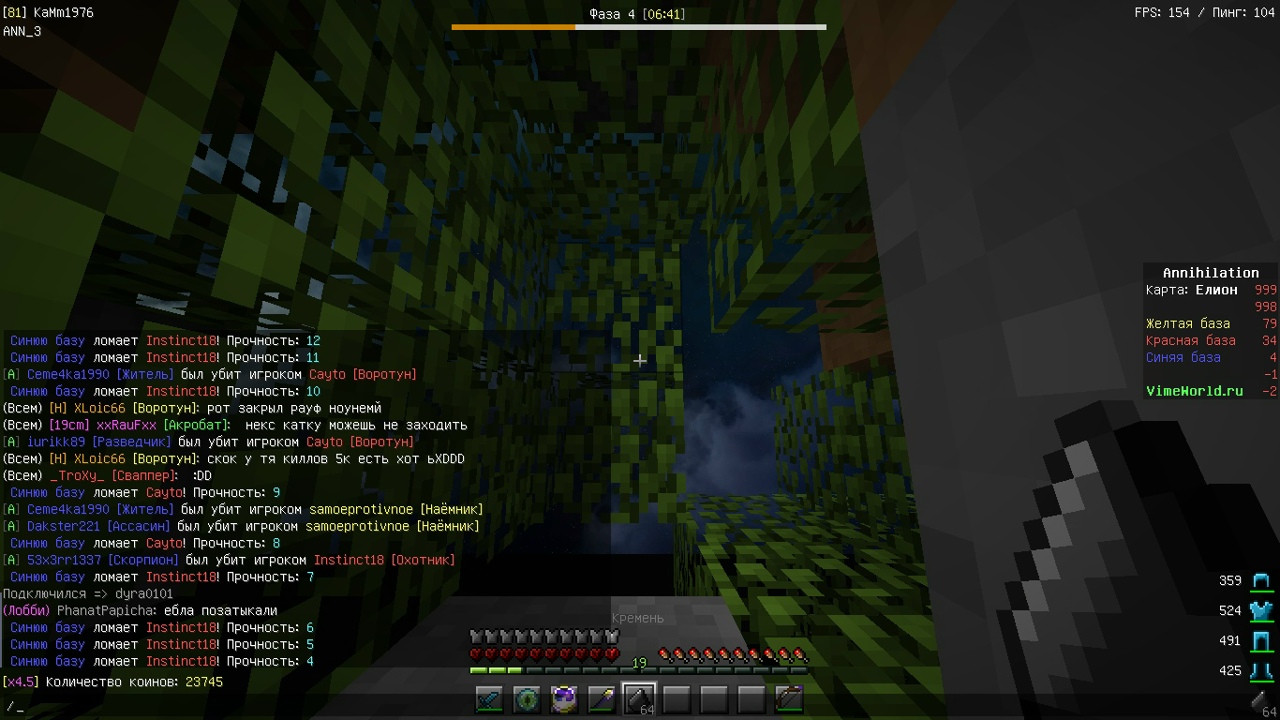The image size is (1280, 720).
Task: Select the diamond sword in hotbar slot one
Action: point(488,699)
